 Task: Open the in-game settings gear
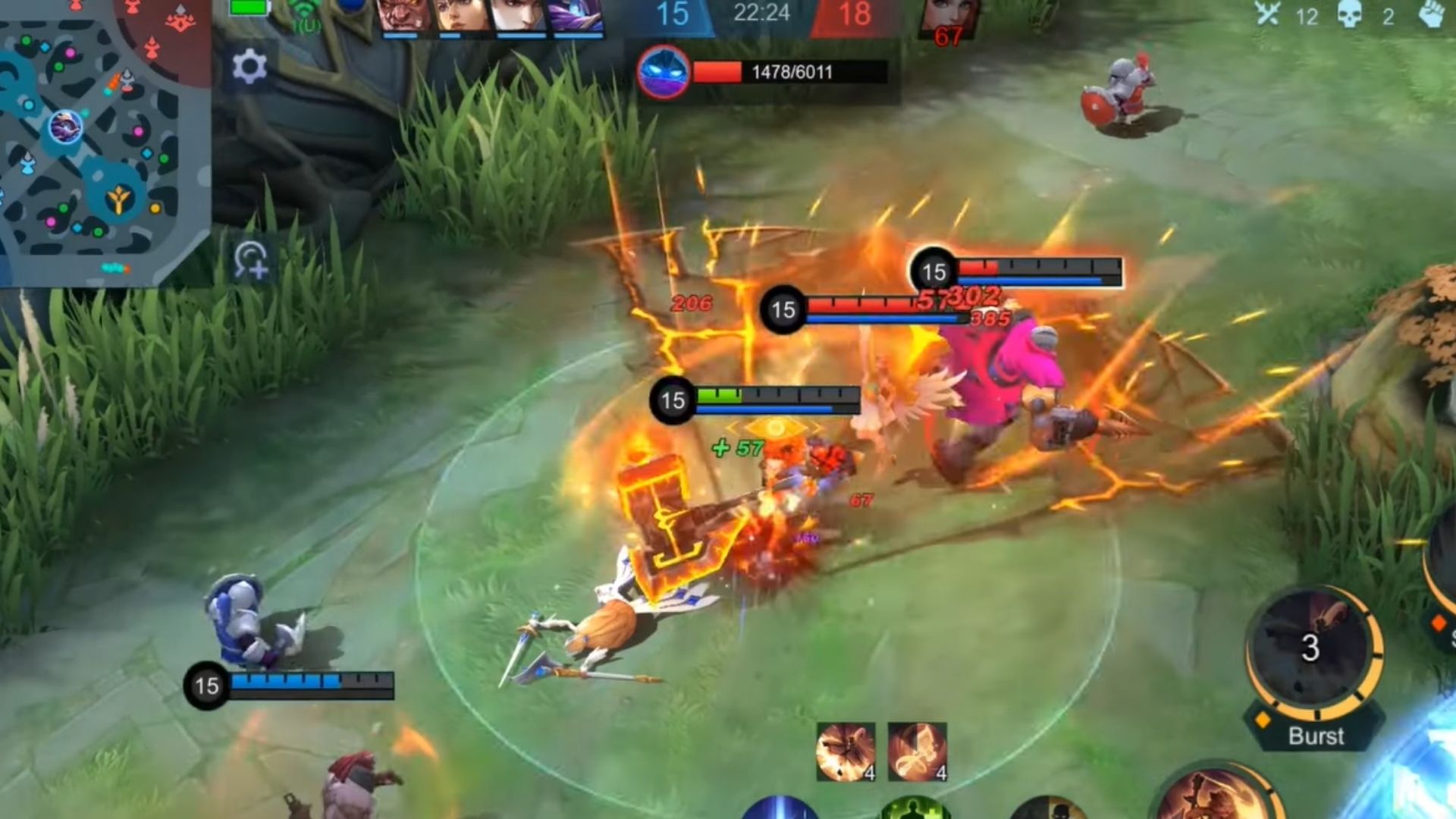250,64
